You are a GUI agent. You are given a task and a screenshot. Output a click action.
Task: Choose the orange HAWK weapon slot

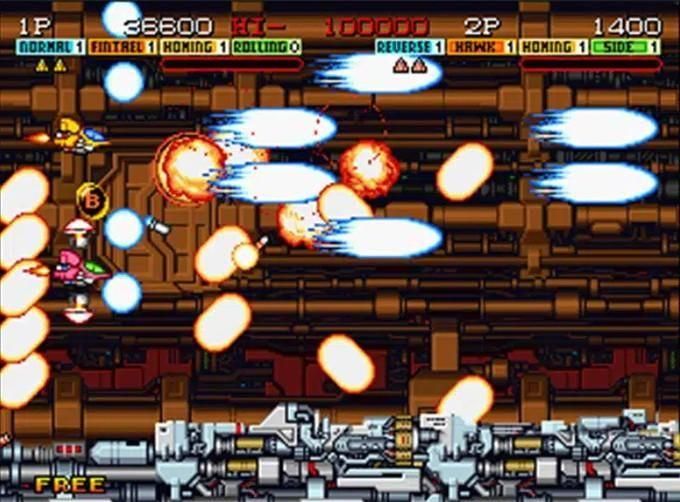pos(482,47)
